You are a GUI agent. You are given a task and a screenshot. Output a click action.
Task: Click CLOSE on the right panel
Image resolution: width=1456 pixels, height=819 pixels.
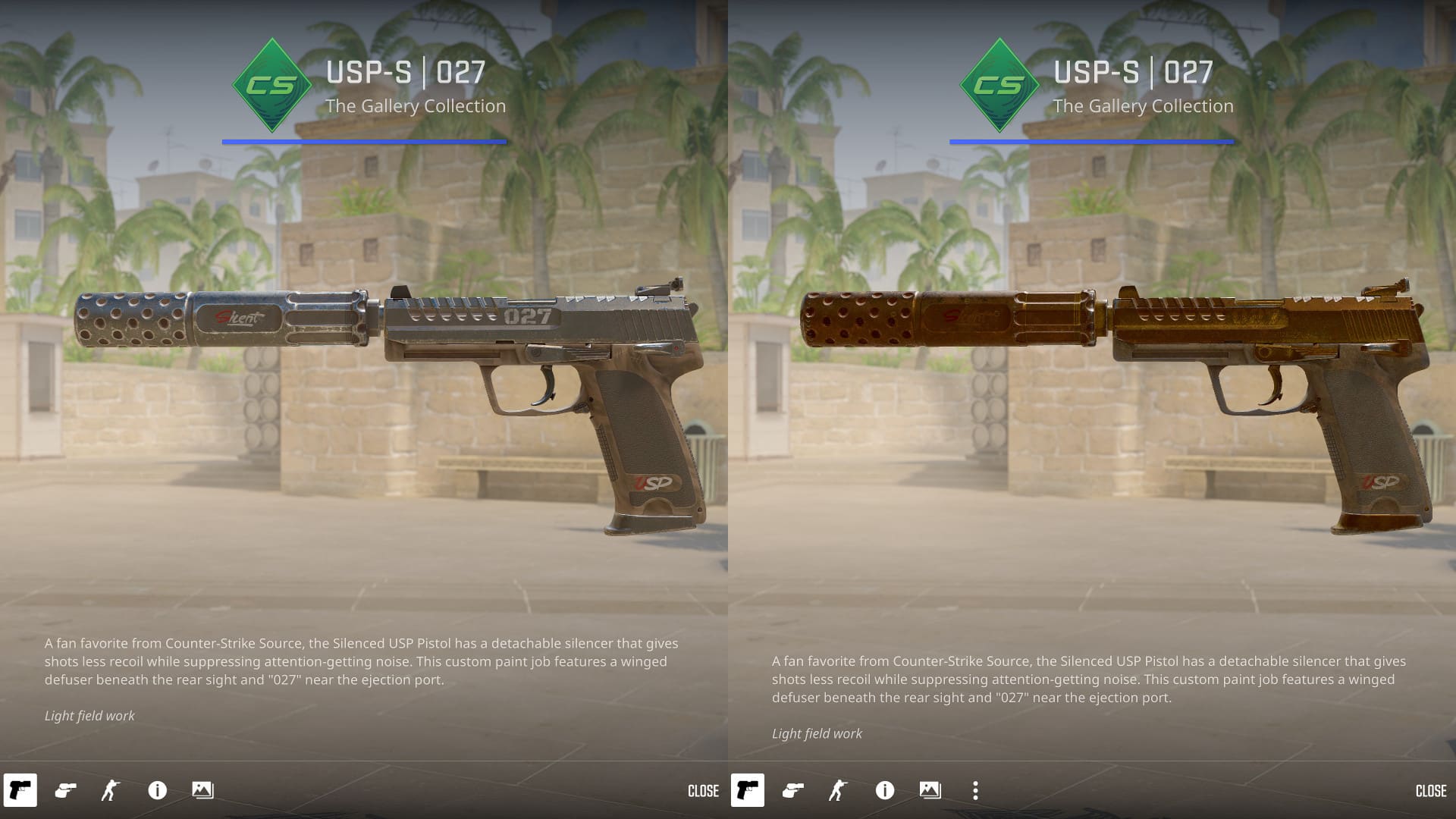(1432, 791)
